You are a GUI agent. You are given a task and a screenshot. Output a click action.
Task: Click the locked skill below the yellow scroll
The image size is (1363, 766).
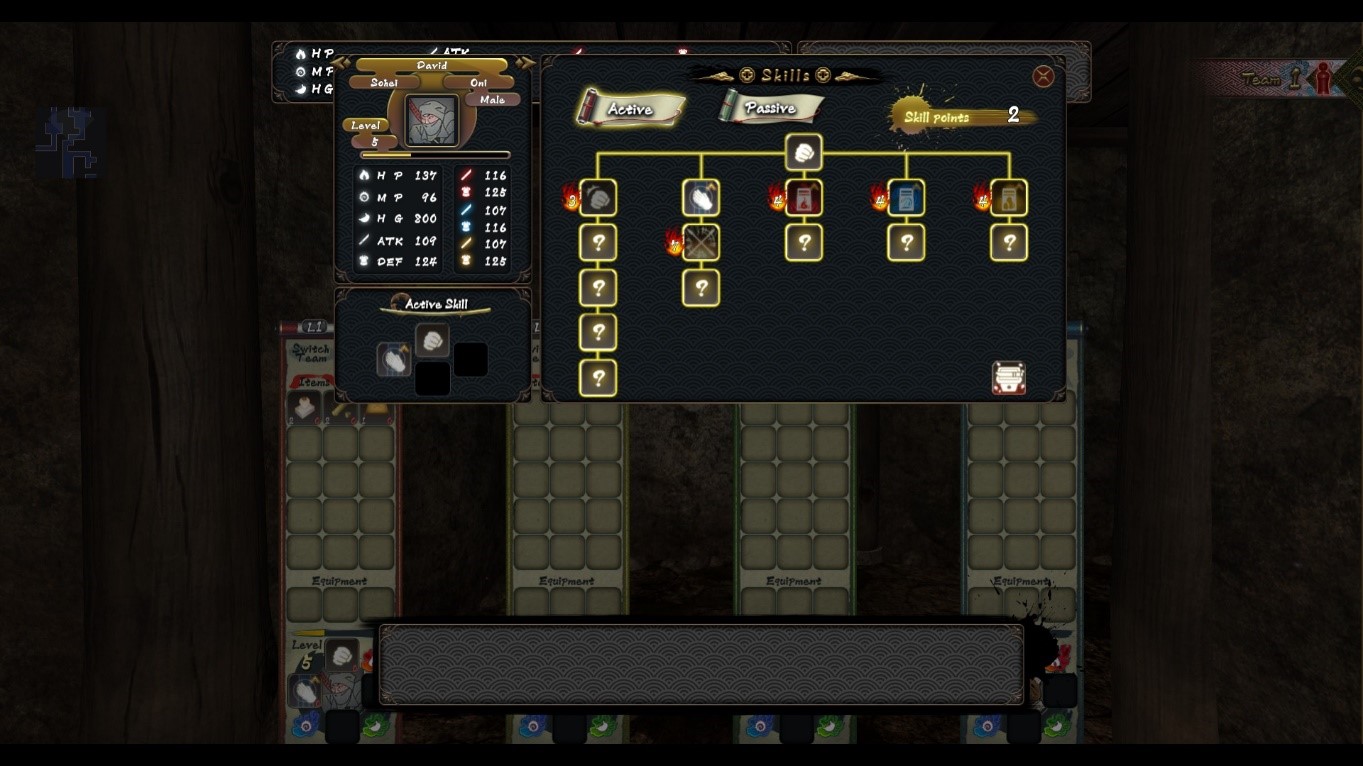click(1009, 243)
